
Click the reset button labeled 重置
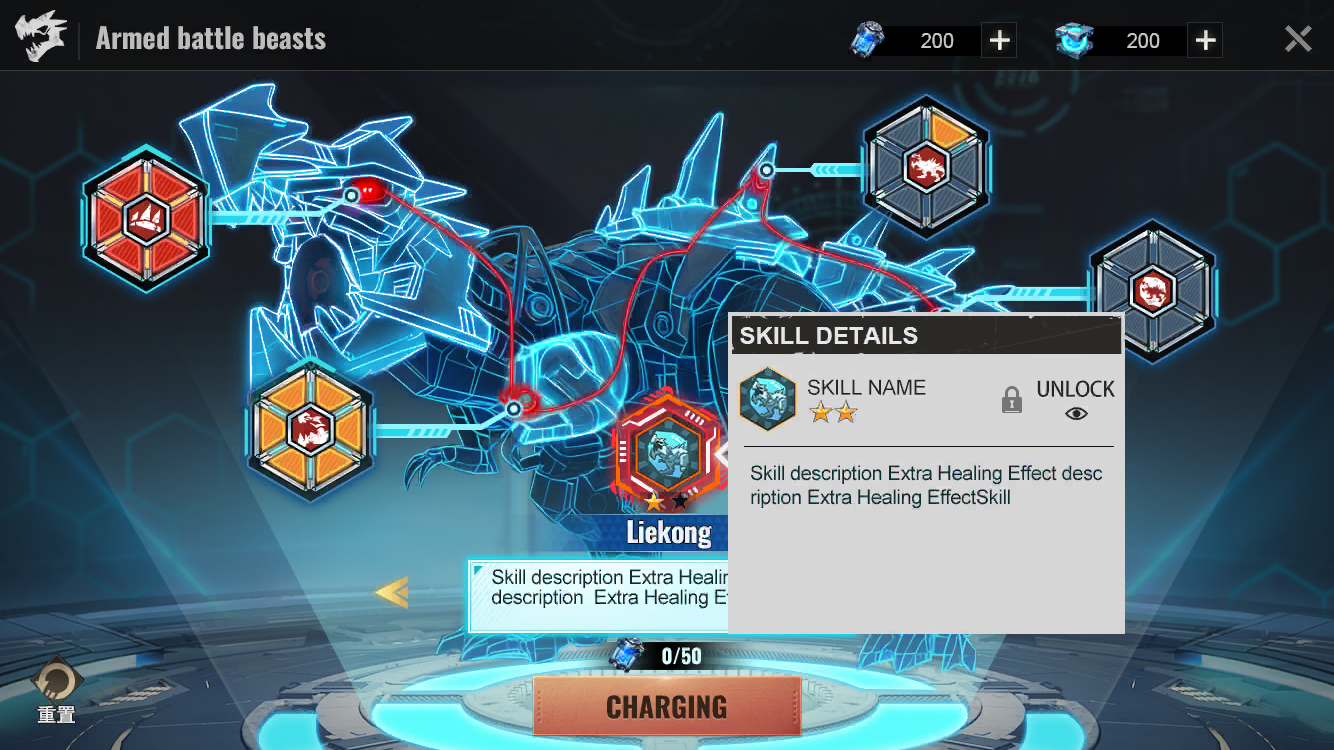click(x=56, y=689)
